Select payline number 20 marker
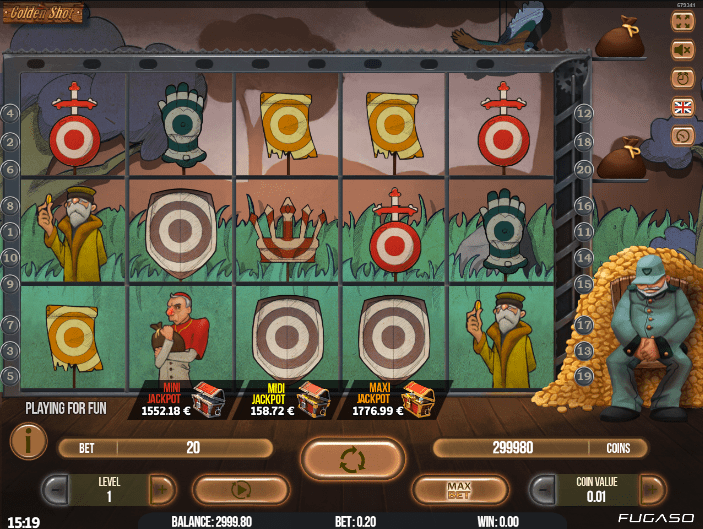703x529 pixels. click(584, 169)
